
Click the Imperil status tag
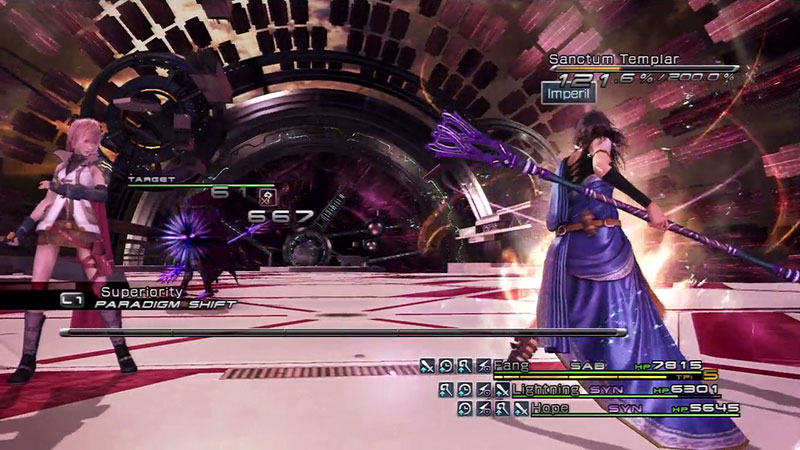pos(565,93)
